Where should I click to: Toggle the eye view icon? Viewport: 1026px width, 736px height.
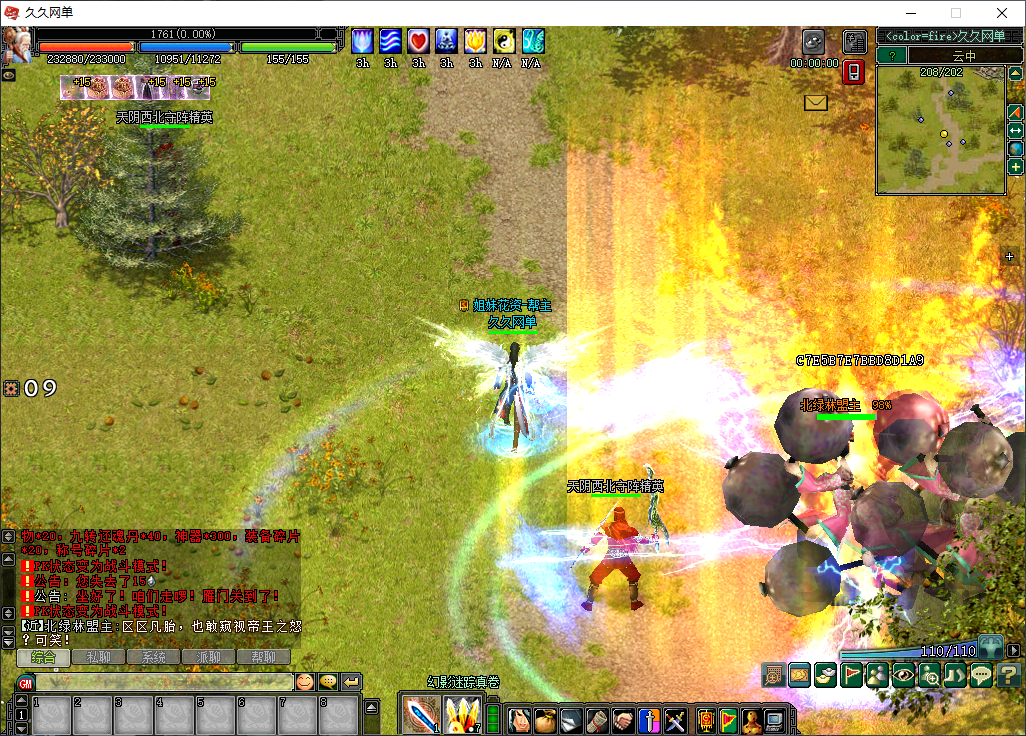pyautogui.click(x=904, y=675)
